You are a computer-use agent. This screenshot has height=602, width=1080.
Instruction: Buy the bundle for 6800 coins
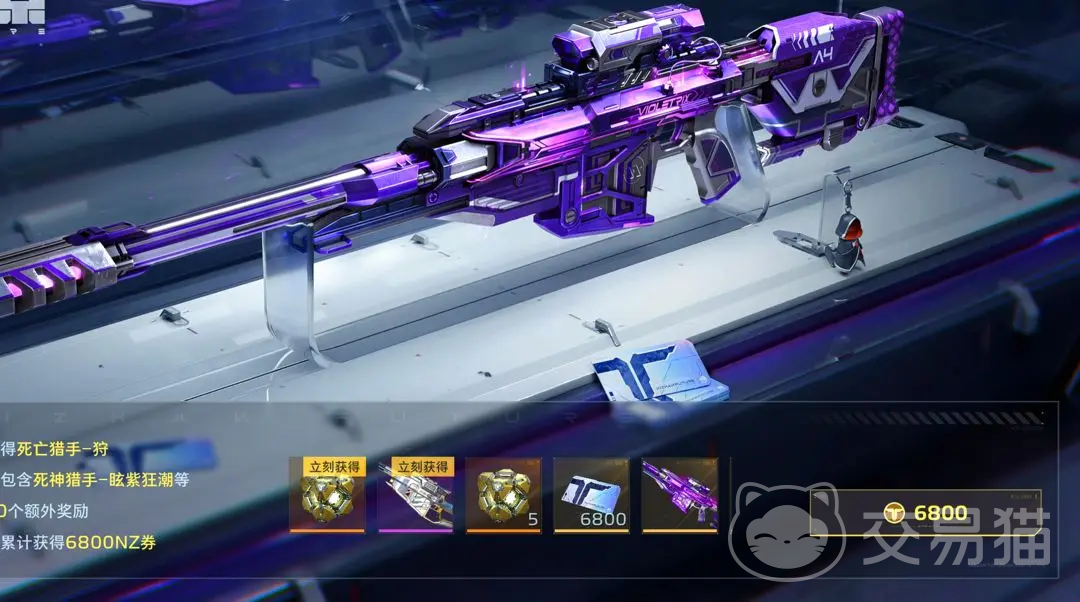pos(926,513)
